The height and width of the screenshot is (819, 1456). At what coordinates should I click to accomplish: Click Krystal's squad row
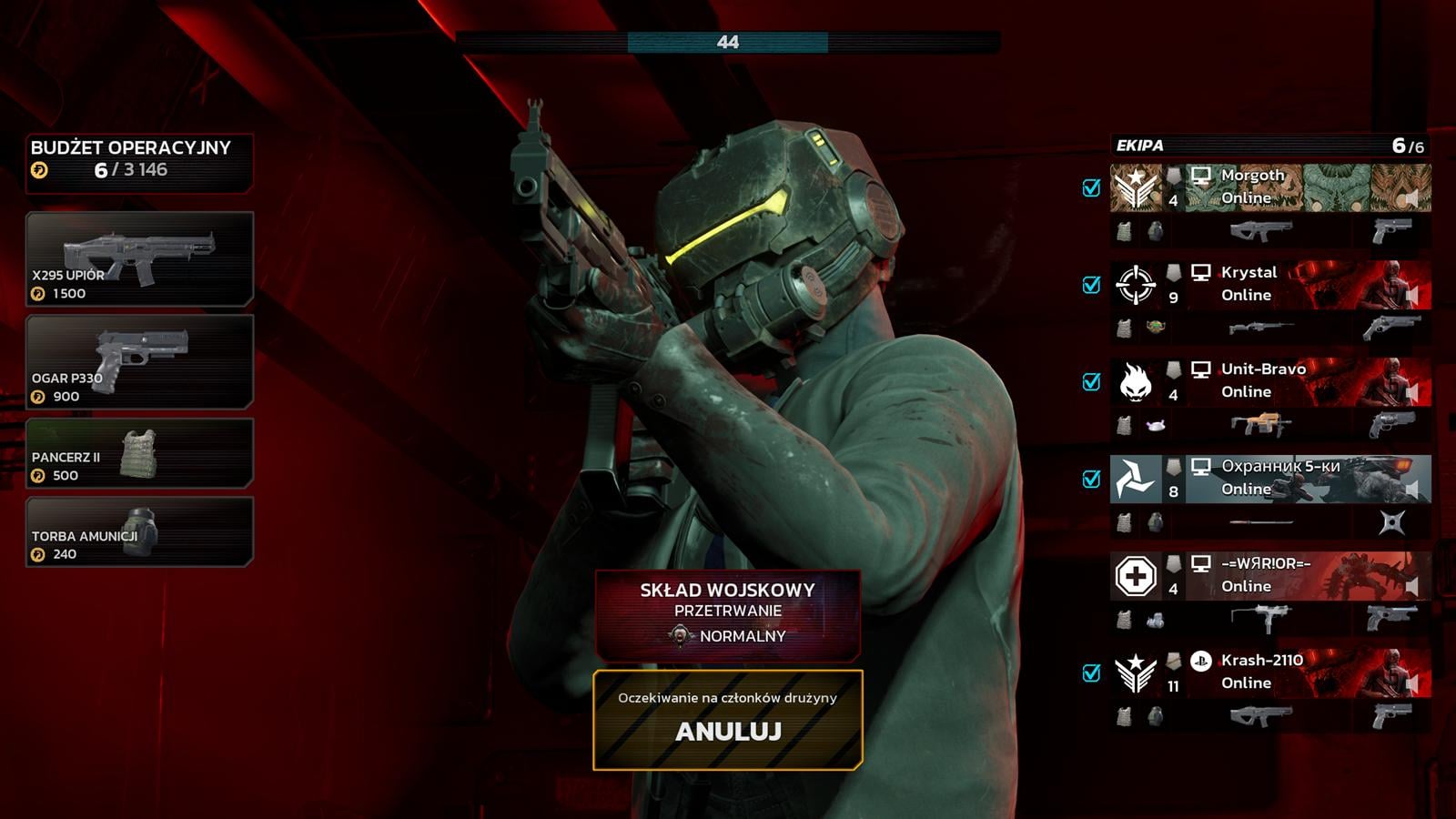click(x=1269, y=284)
